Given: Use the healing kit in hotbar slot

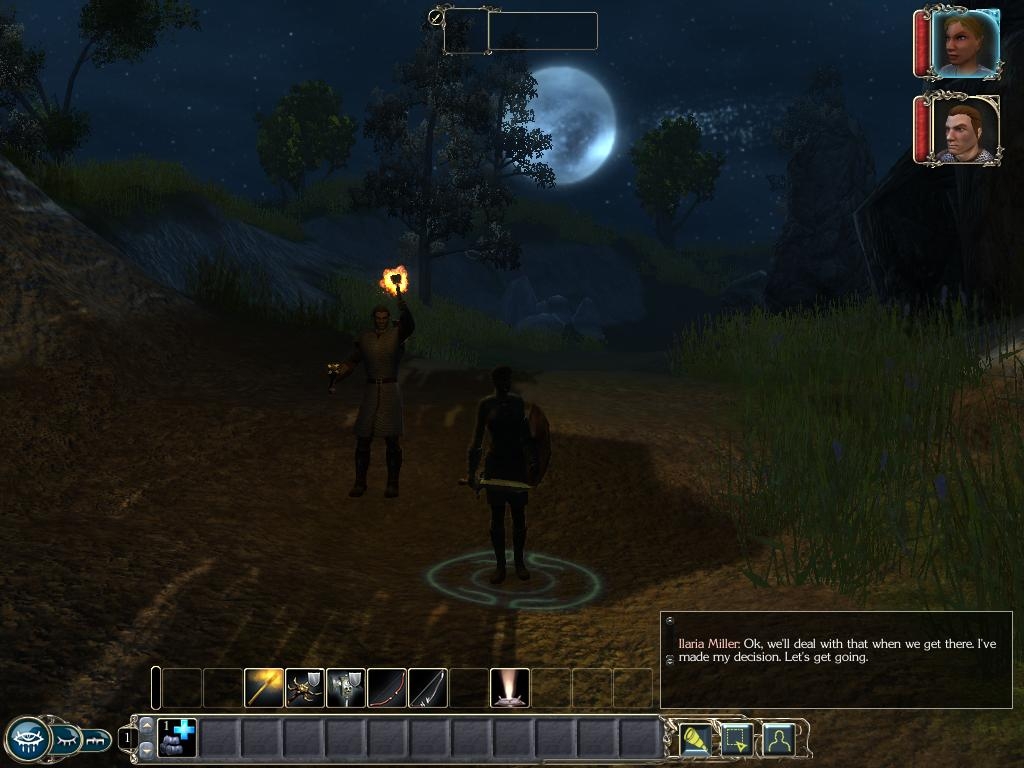Looking at the screenshot, I should tap(177, 738).
